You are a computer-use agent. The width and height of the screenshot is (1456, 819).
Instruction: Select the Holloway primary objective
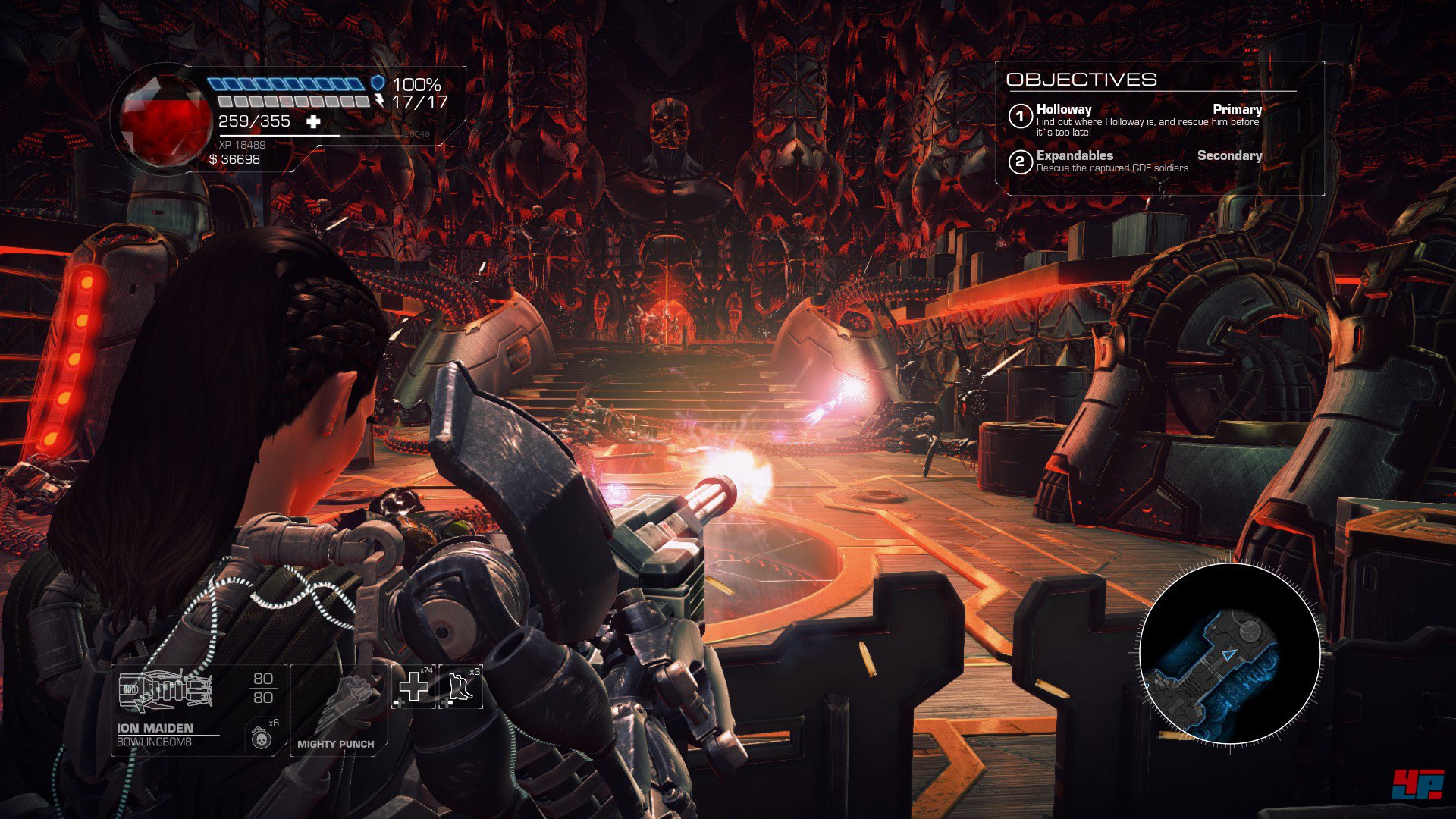(x=1134, y=120)
